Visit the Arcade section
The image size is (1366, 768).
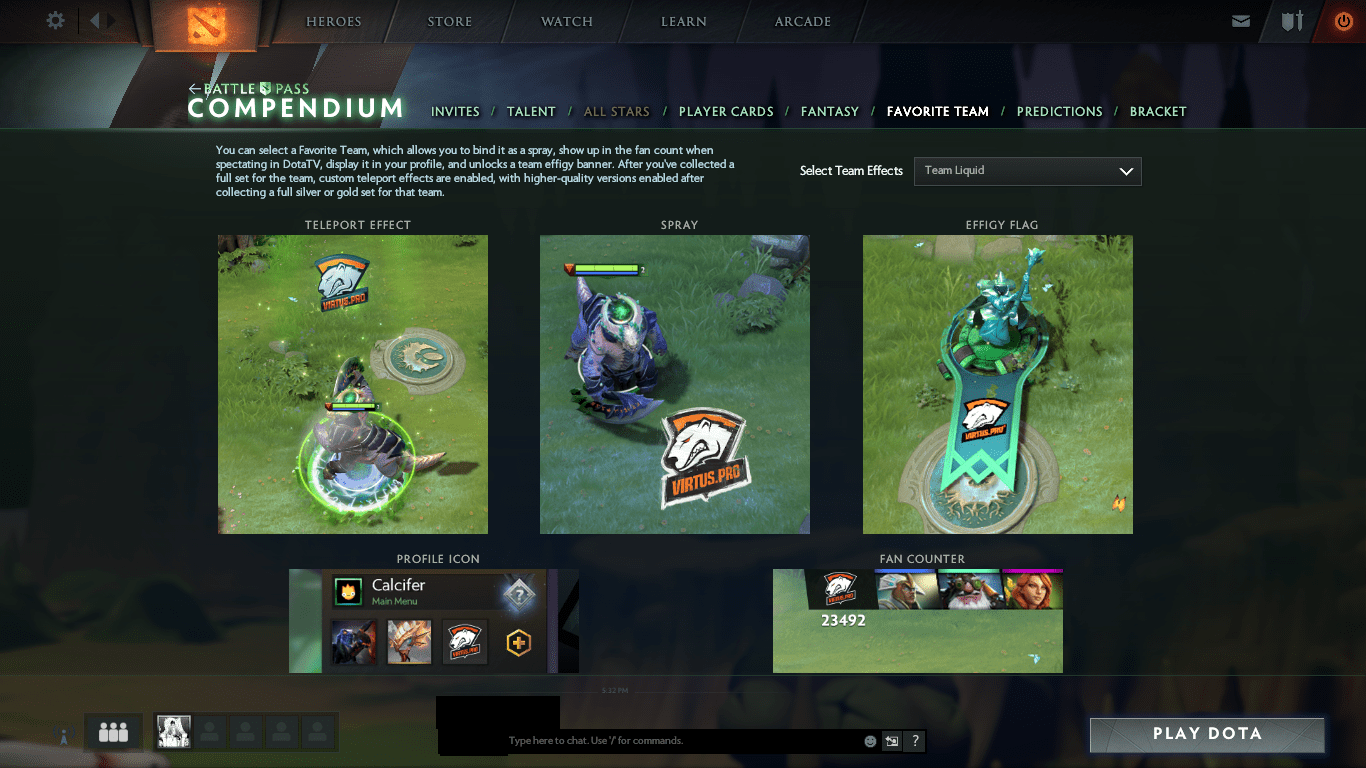(803, 22)
